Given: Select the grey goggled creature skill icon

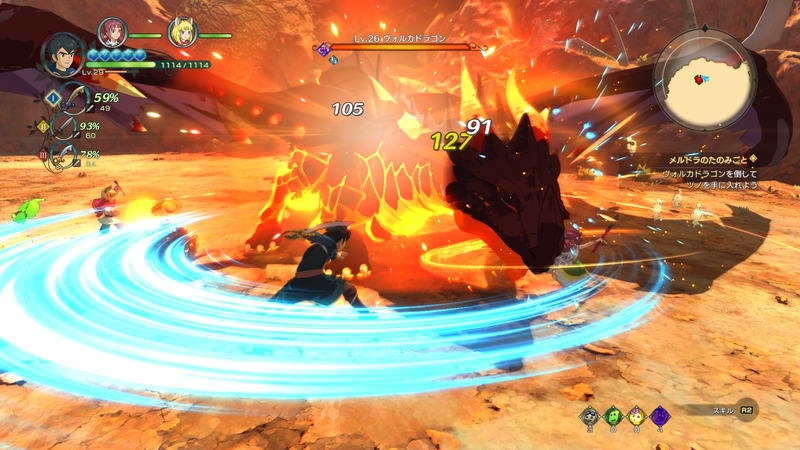Looking at the screenshot, I should (589, 415).
